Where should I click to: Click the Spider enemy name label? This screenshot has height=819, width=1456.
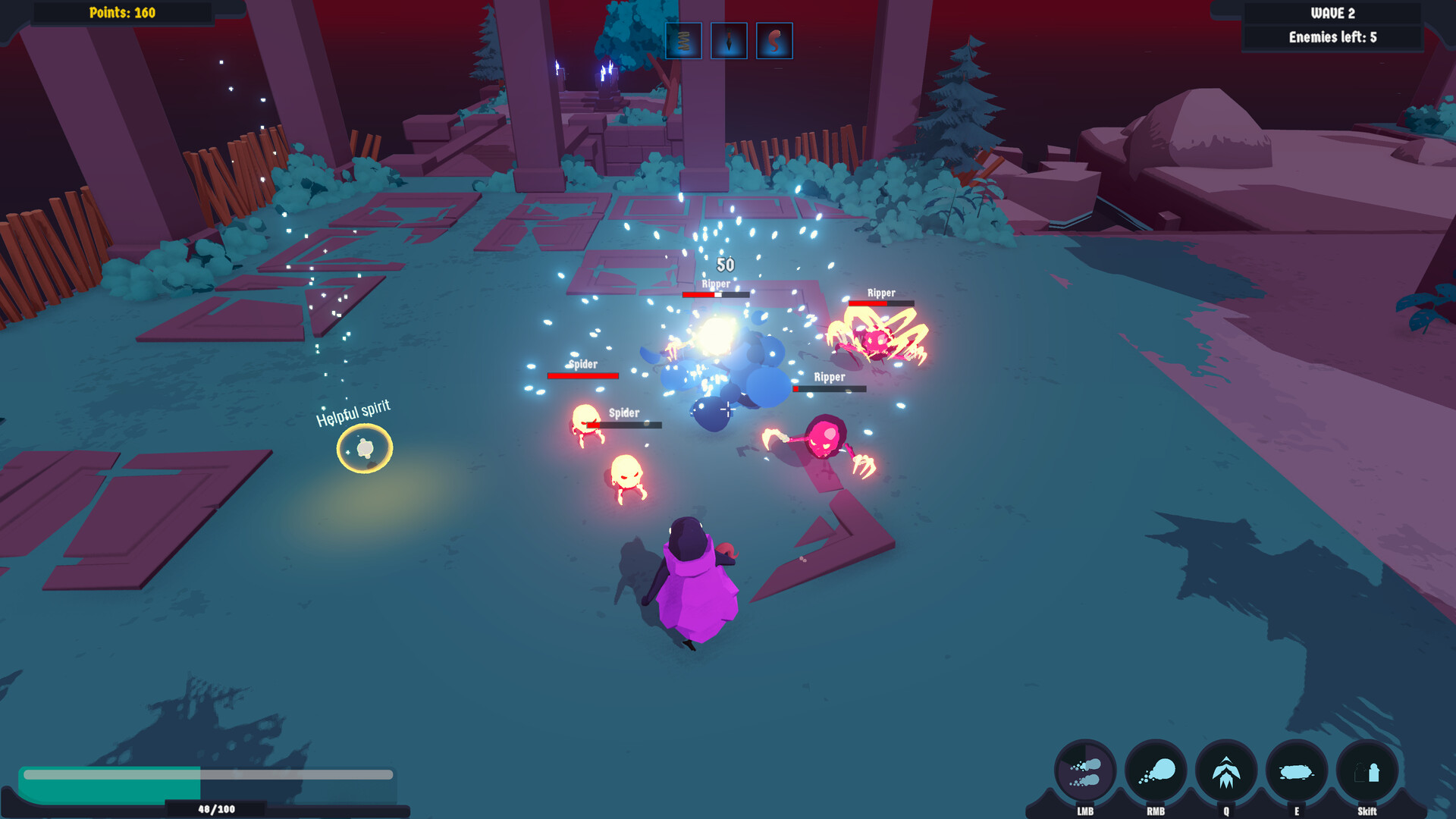pos(583,363)
